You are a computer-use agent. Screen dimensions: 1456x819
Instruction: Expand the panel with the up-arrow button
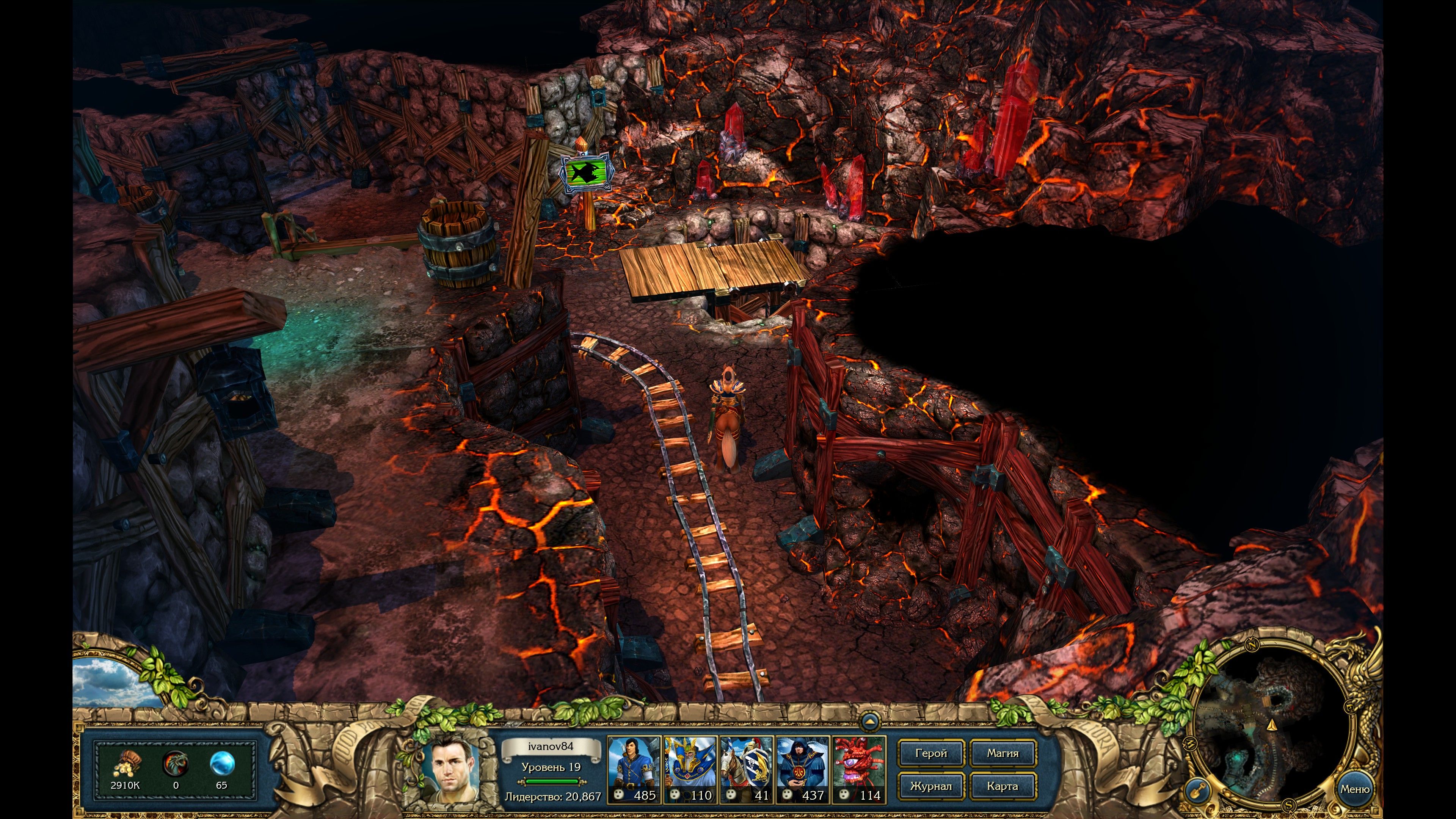[870, 722]
